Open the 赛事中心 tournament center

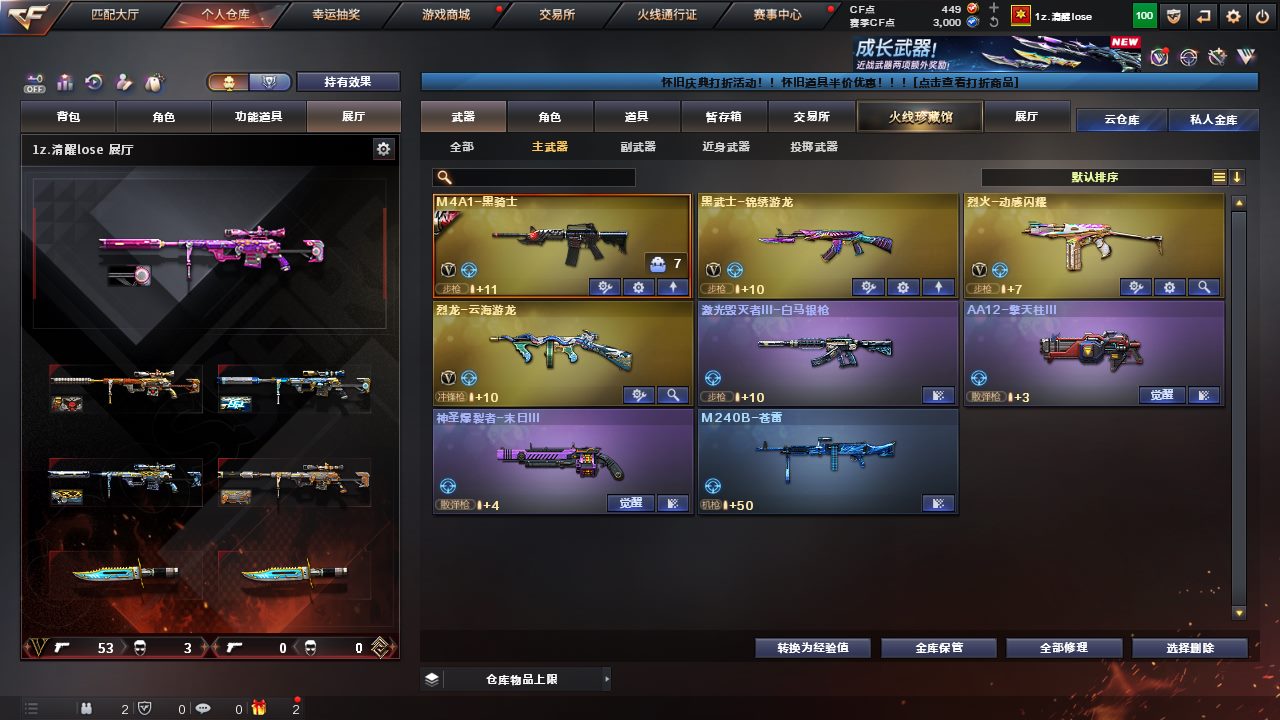[777, 15]
